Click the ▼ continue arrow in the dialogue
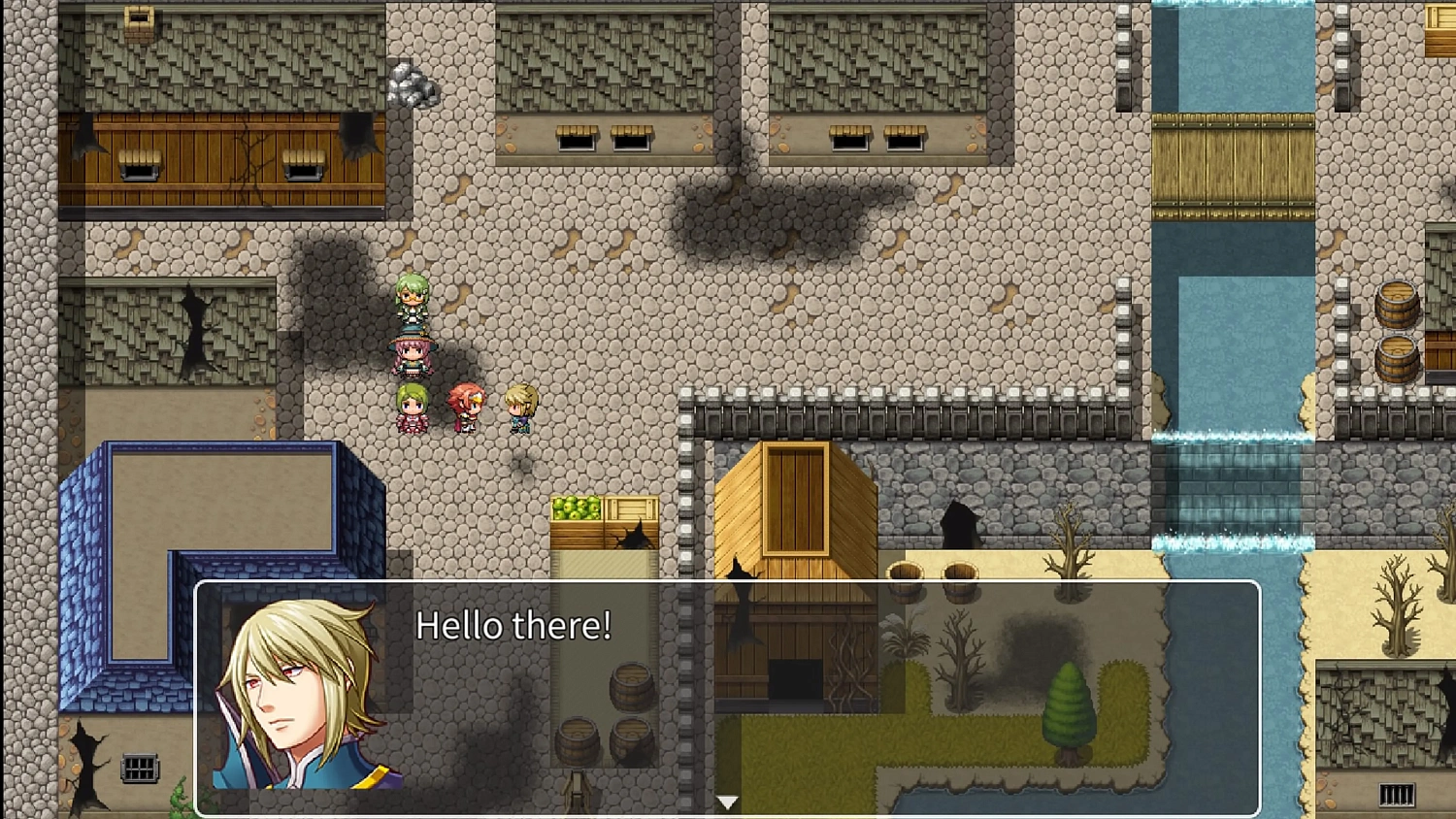Image resolution: width=1456 pixels, height=819 pixels. click(727, 802)
